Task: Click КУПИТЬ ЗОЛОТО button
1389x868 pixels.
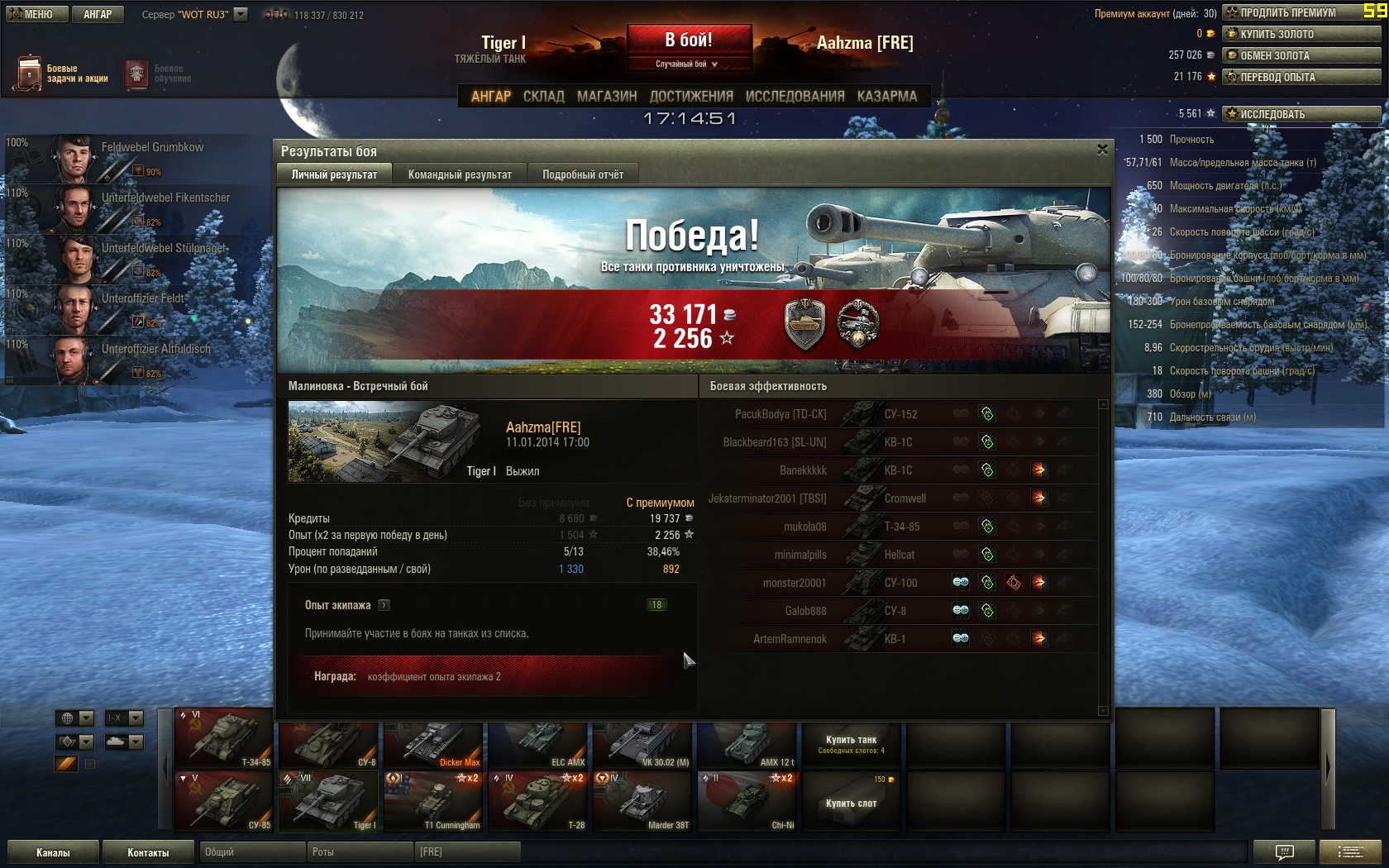Action: pos(1301,34)
